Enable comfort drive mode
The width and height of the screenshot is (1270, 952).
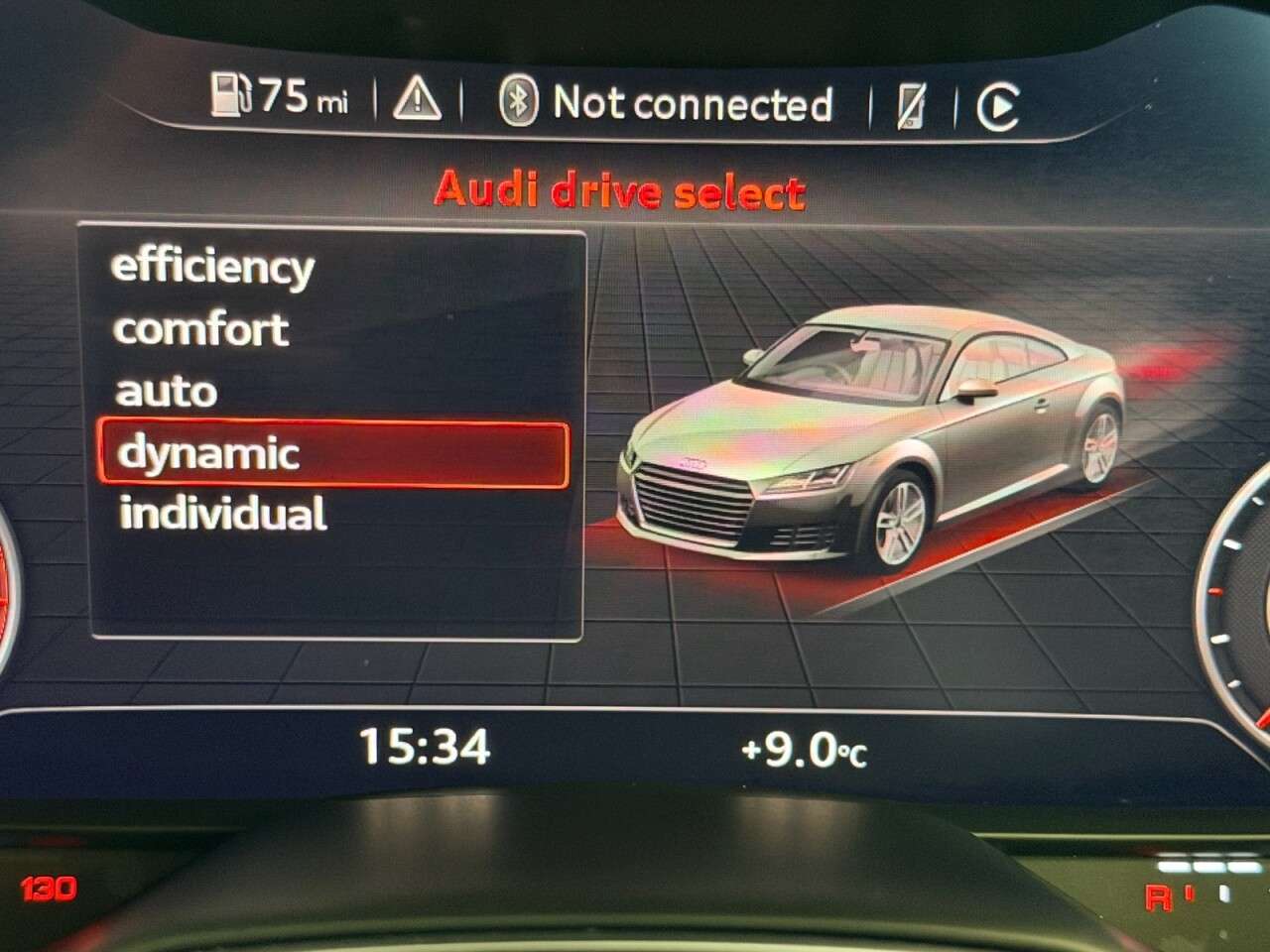[201, 330]
